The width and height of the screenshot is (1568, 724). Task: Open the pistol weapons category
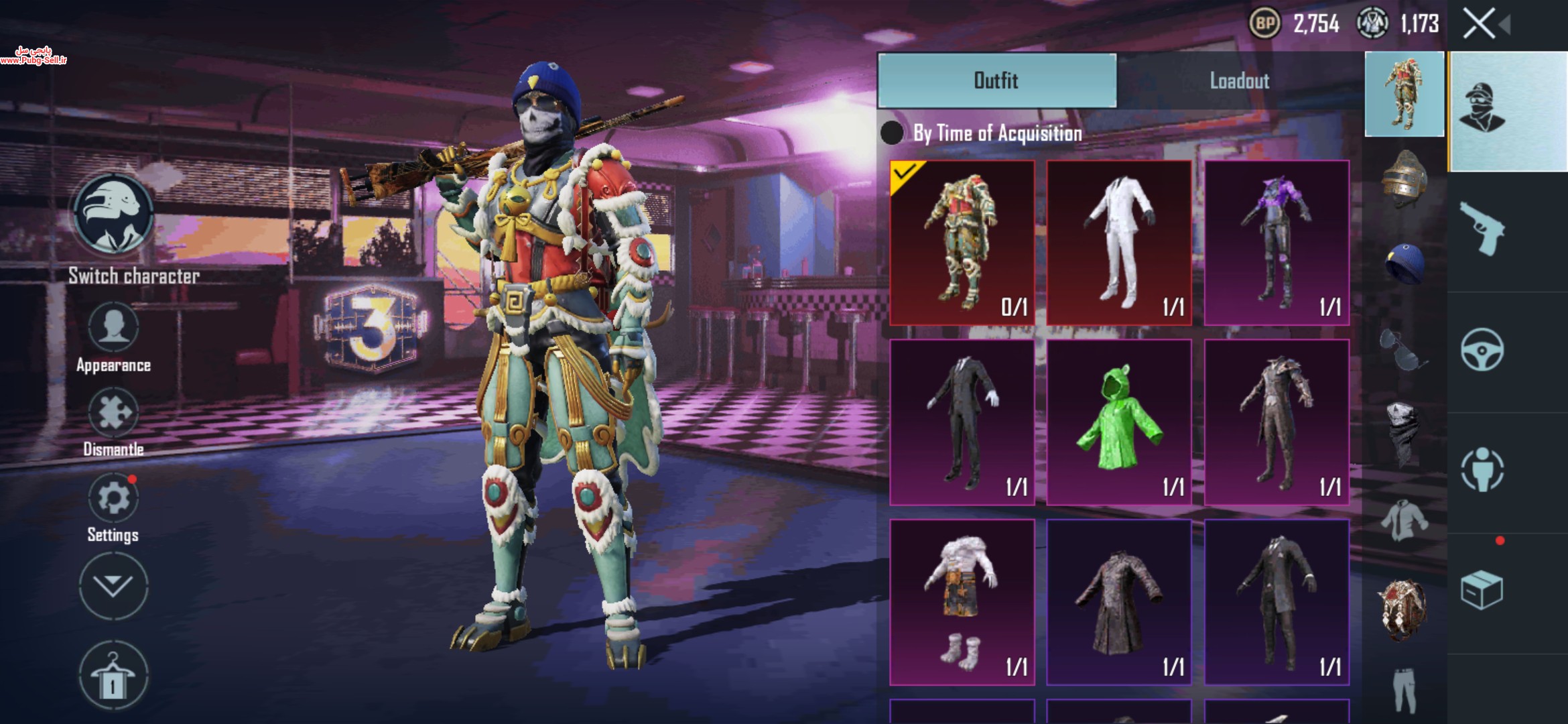[1482, 229]
